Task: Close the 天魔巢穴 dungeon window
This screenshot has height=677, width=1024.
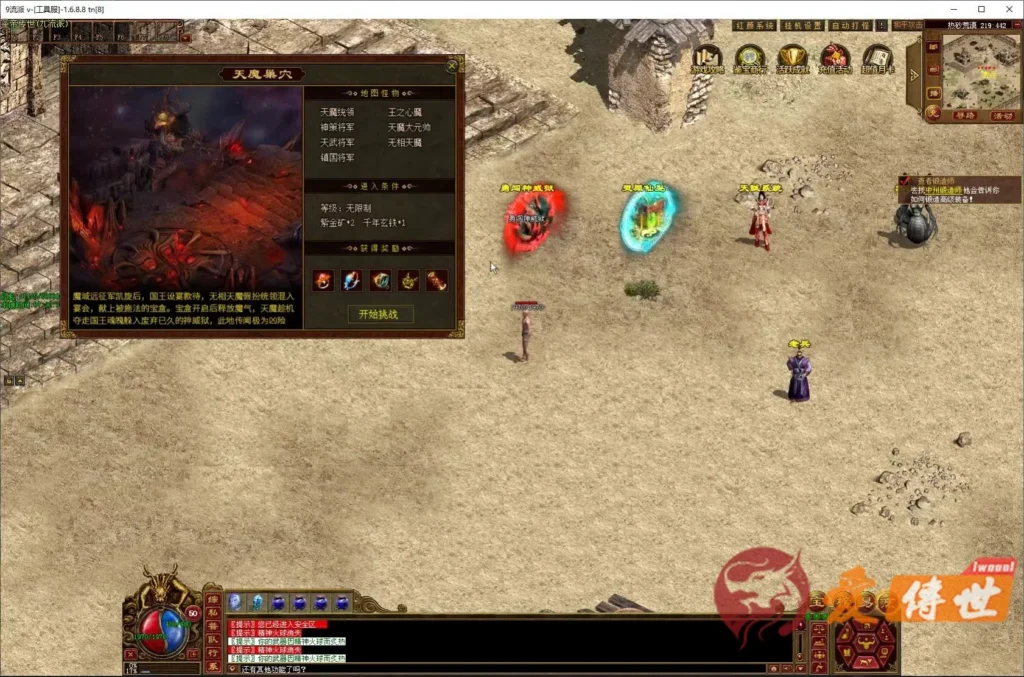Action: point(452,66)
